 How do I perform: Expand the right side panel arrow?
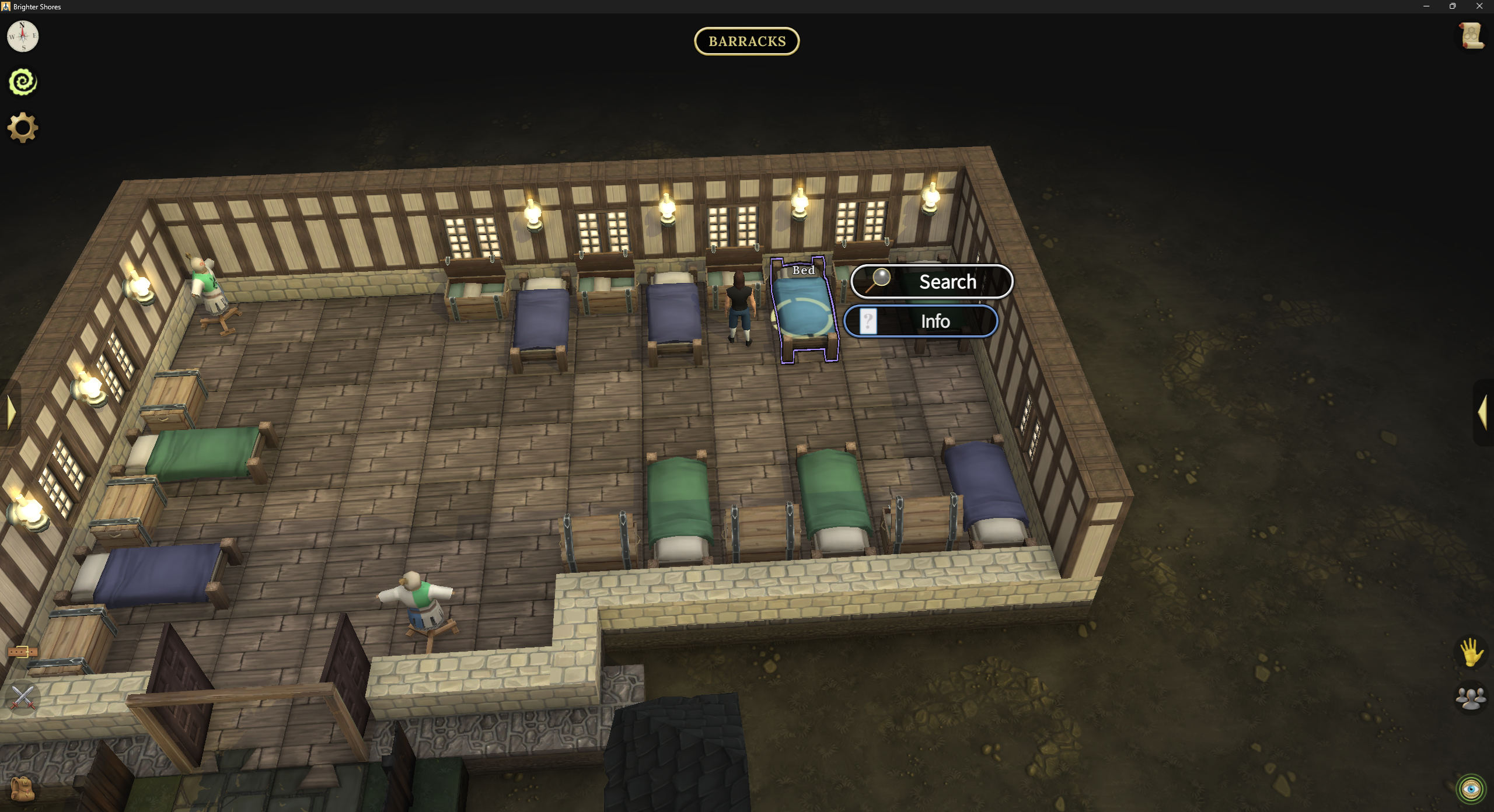click(1482, 412)
